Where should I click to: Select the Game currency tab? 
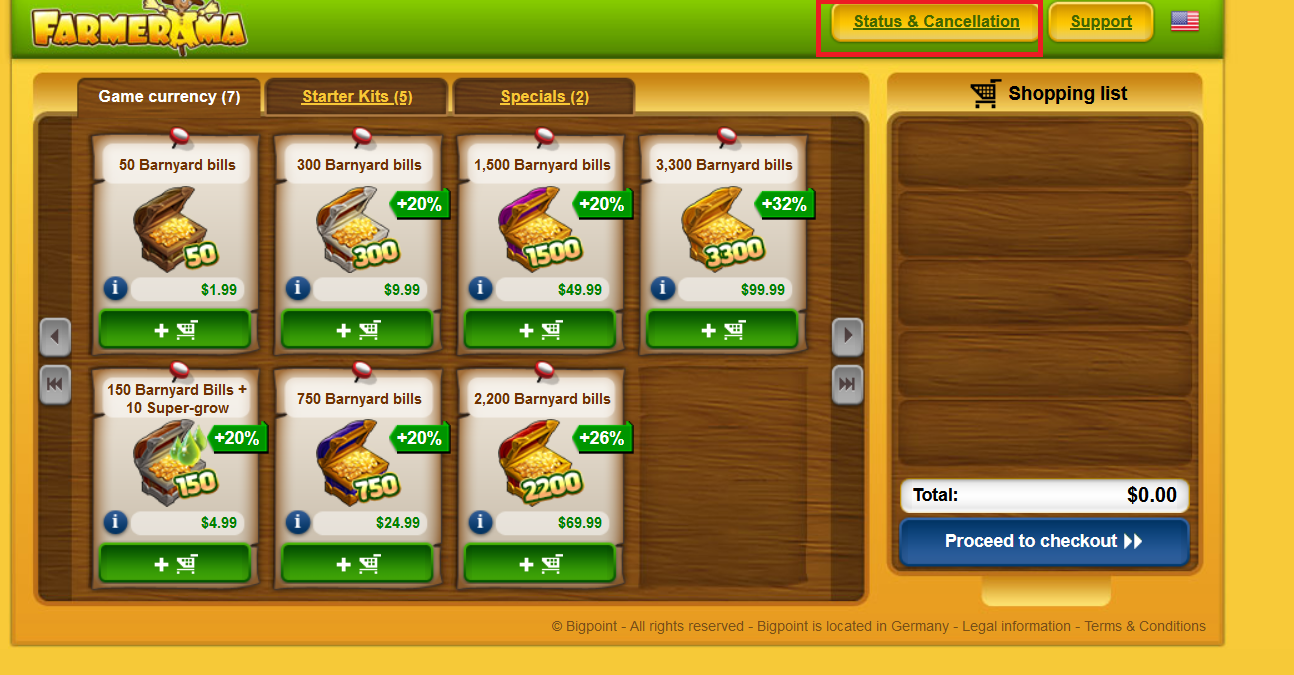169,97
